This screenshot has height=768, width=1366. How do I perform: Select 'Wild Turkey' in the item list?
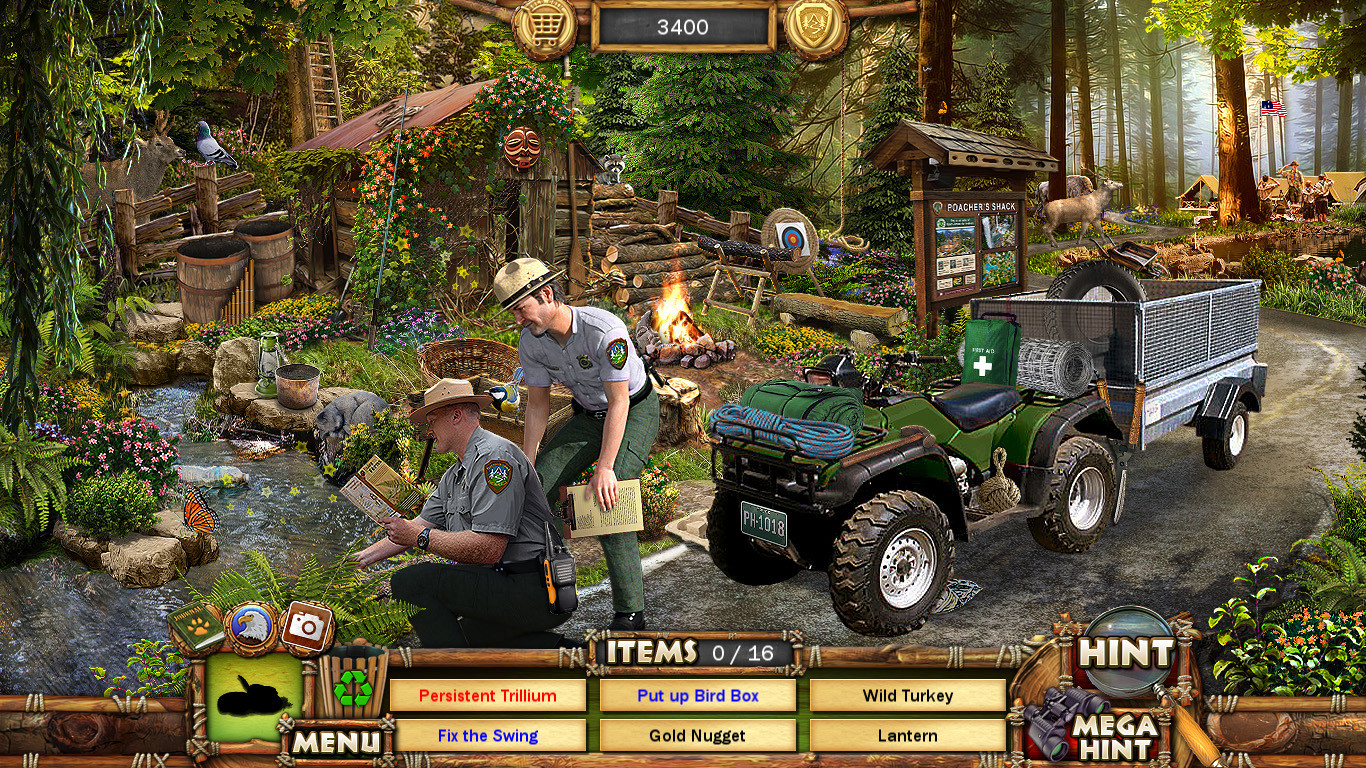pos(906,695)
